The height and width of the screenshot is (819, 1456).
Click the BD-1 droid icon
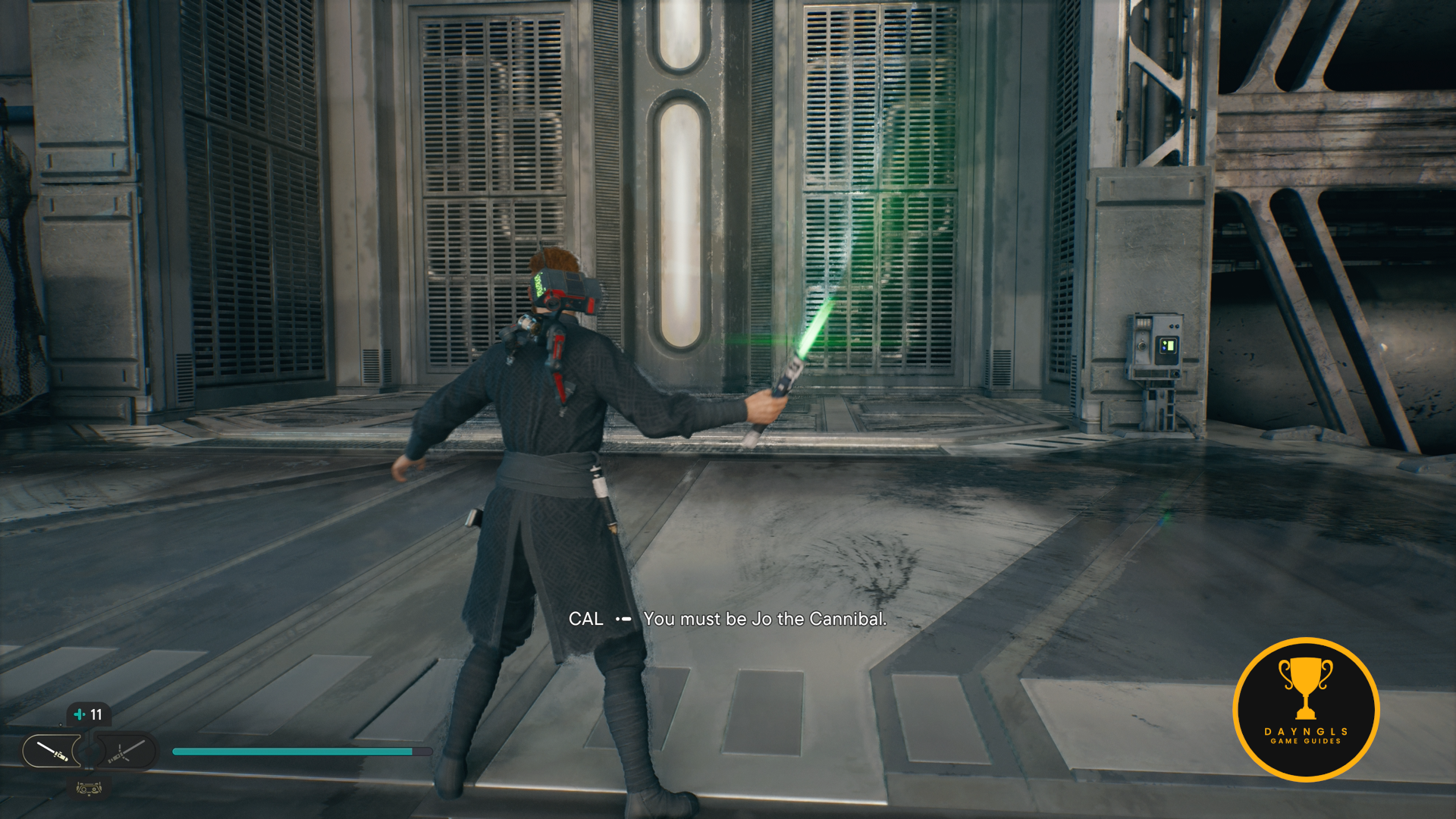coord(89,789)
